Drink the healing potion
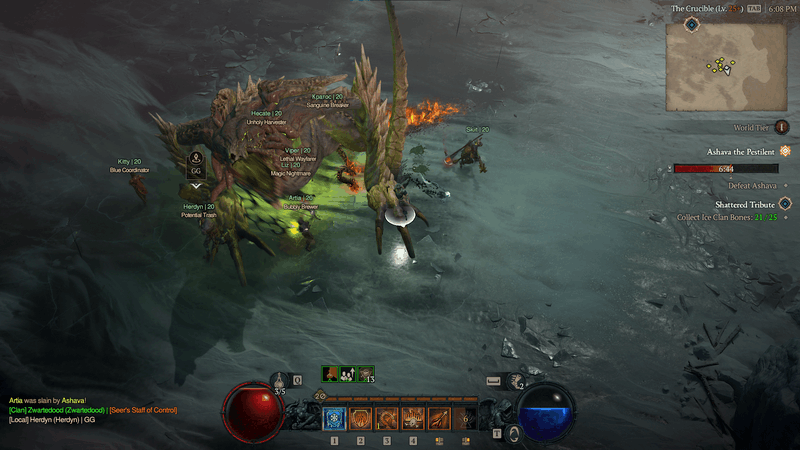 coord(280,382)
